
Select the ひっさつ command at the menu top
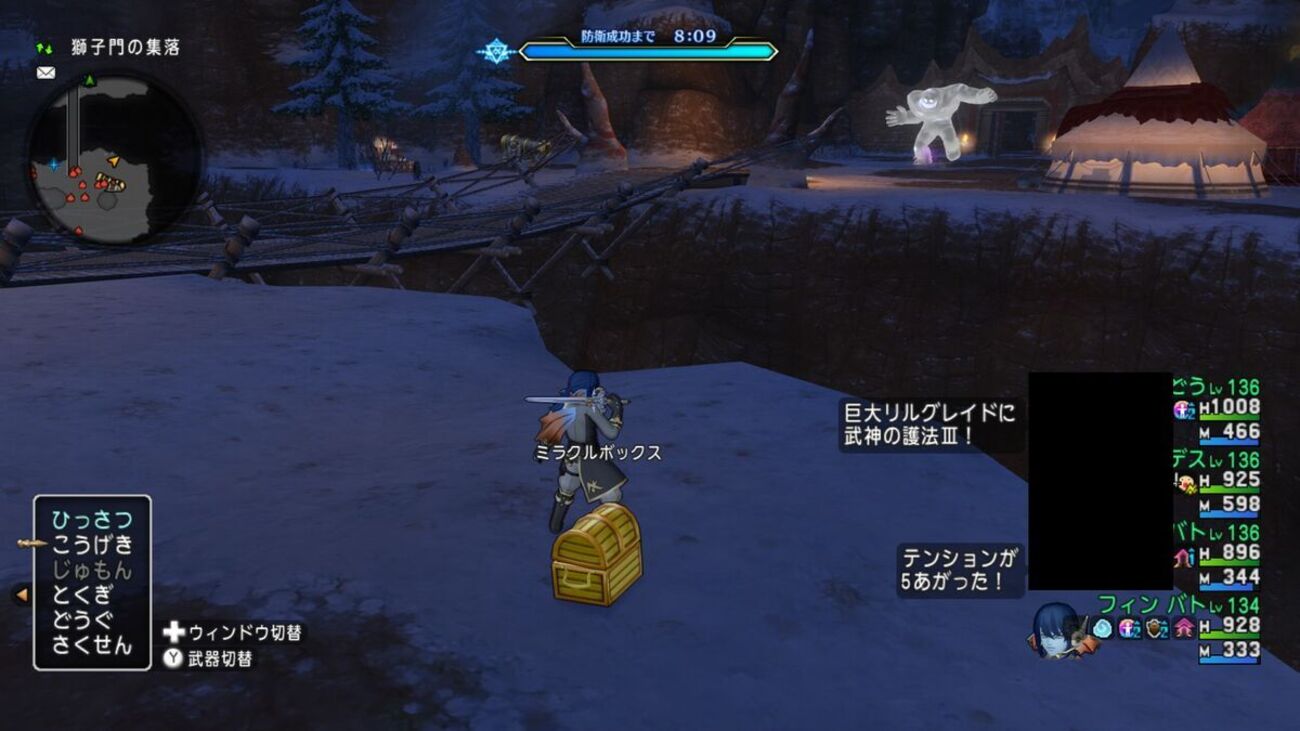[x=90, y=518]
